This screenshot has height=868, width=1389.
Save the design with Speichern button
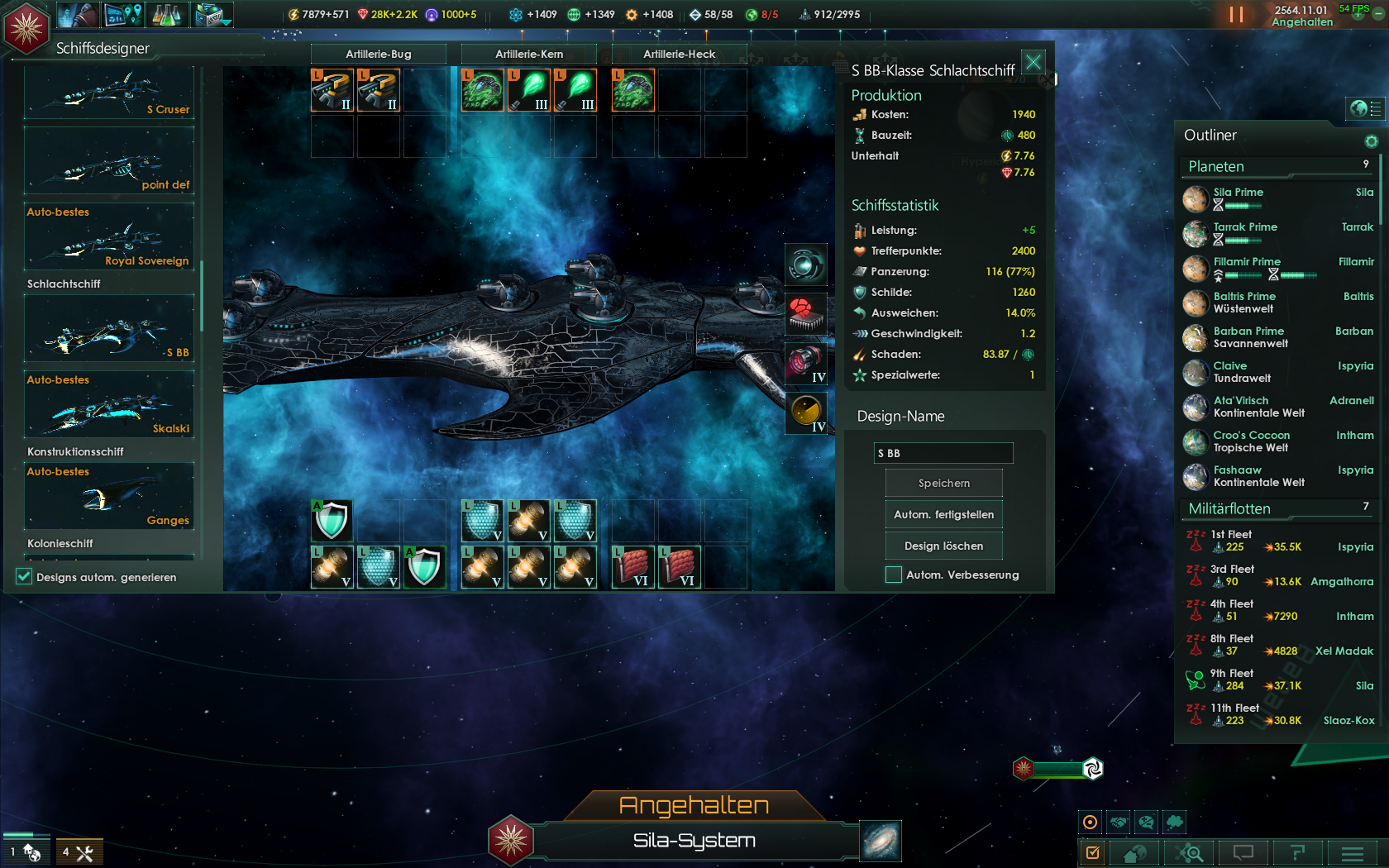pyautogui.click(x=943, y=483)
